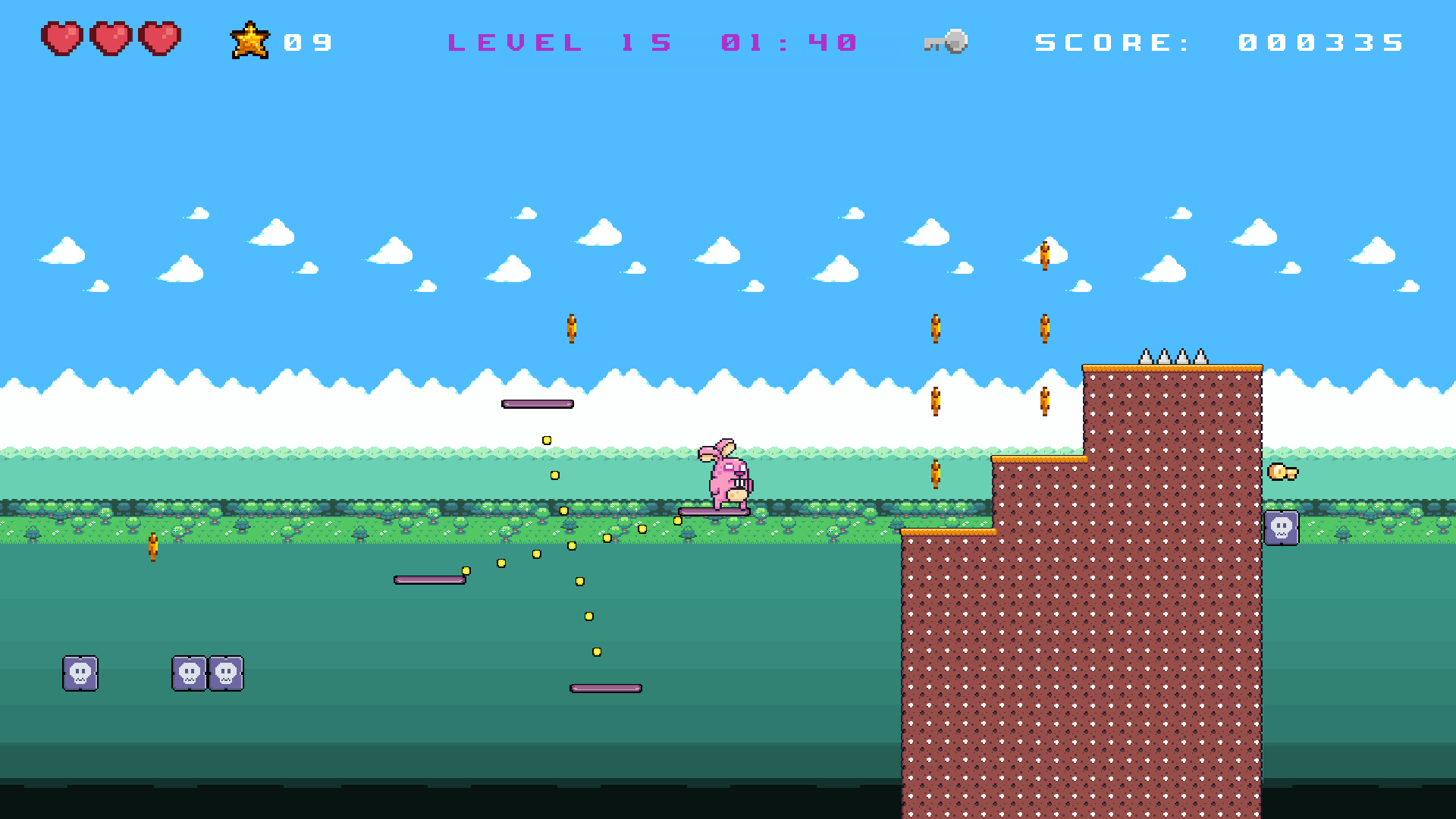Click the bottom purple platform near the coins

(x=604, y=688)
